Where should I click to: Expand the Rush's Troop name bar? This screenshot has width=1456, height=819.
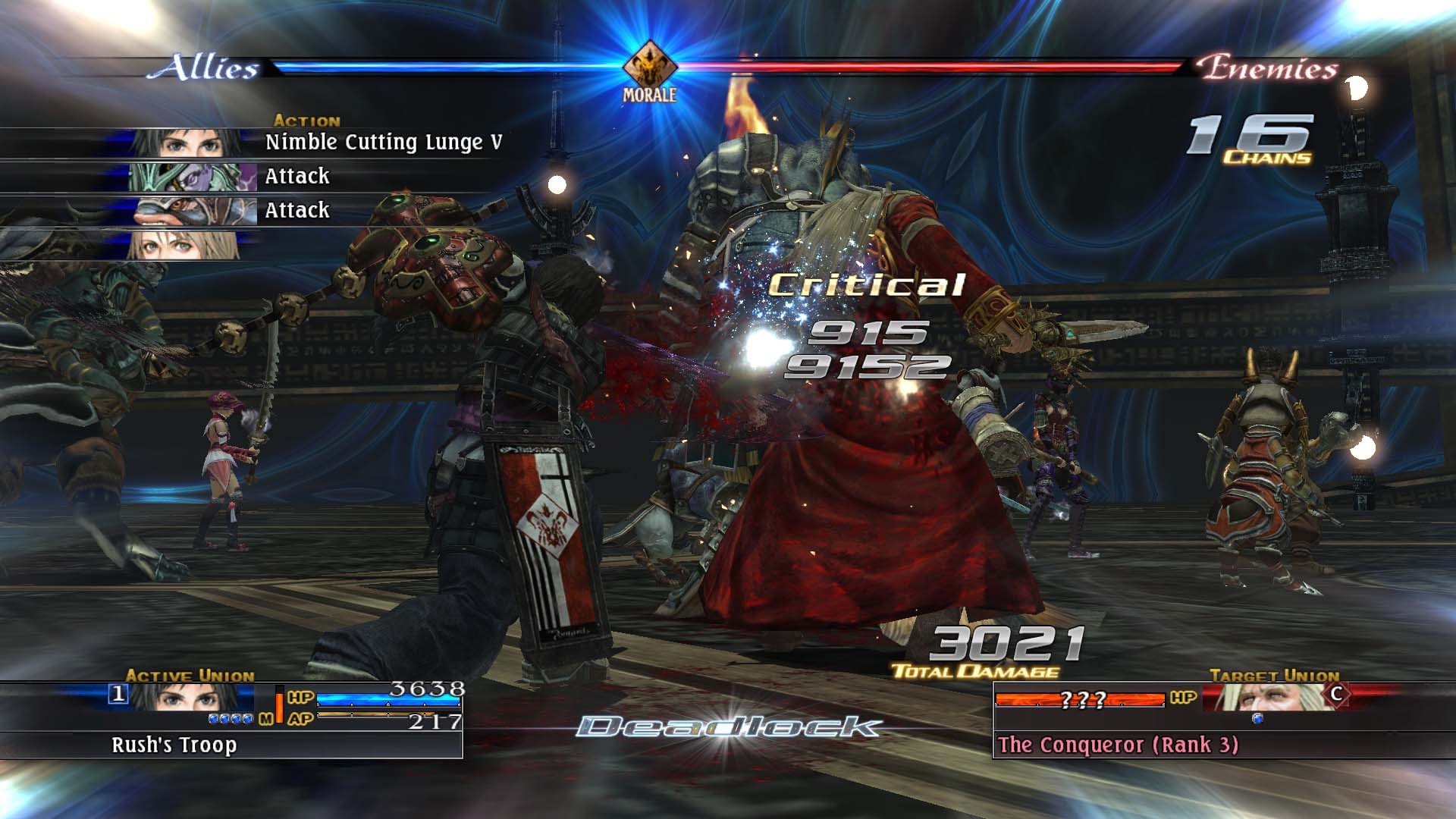tap(174, 746)
